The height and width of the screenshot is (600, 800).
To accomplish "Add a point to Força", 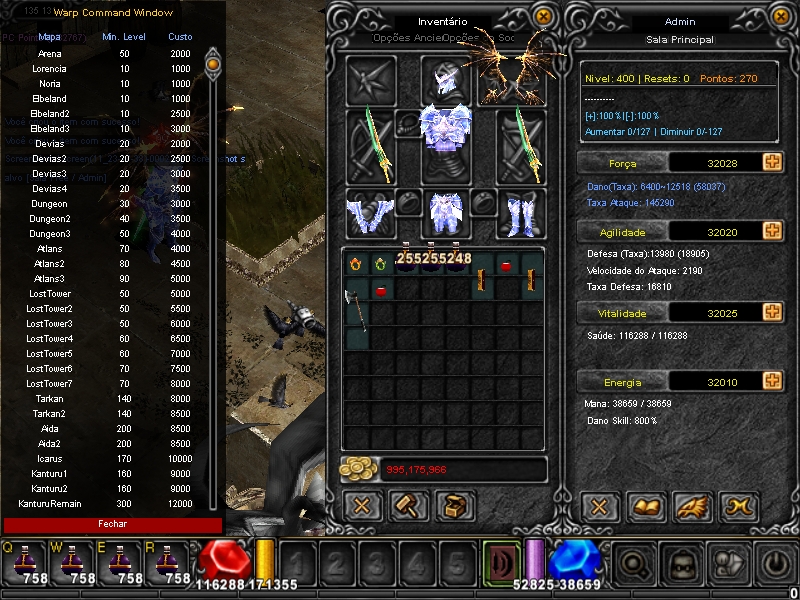I will point(771,162).
